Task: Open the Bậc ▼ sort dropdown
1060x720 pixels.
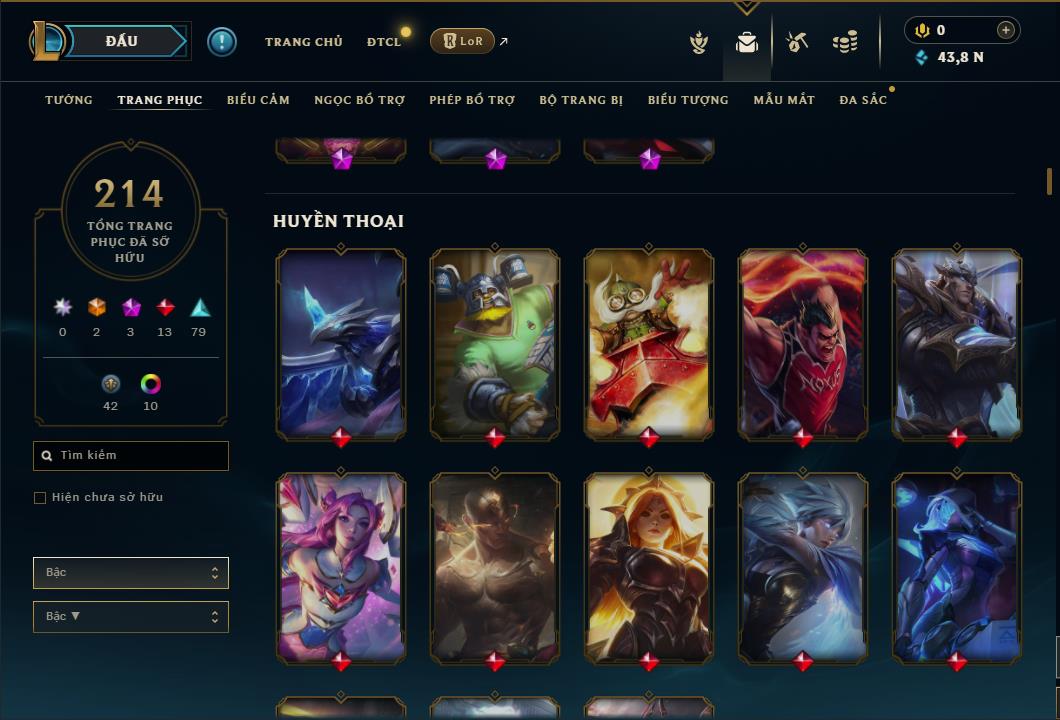Action: pos(131,617)
